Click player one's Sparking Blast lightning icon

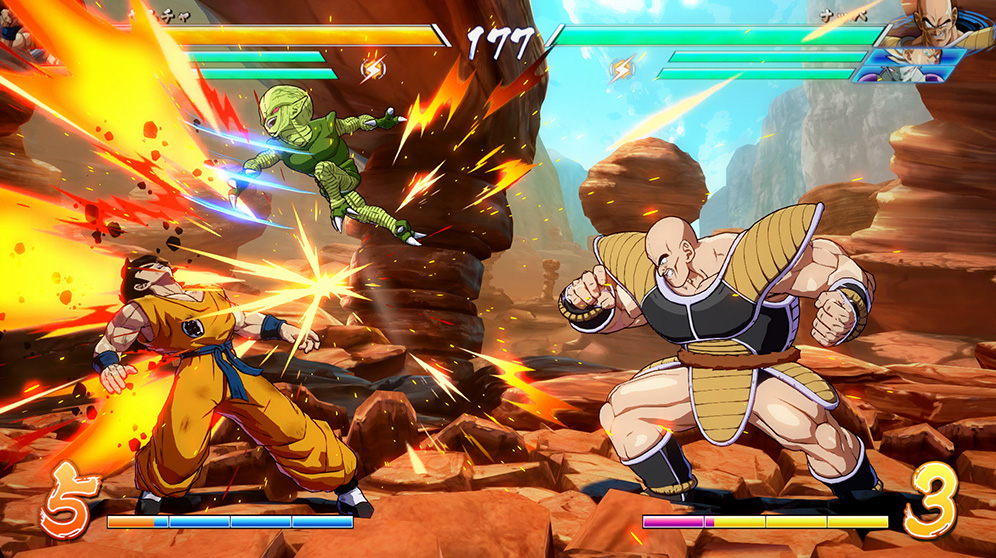[x=373, y=69]
